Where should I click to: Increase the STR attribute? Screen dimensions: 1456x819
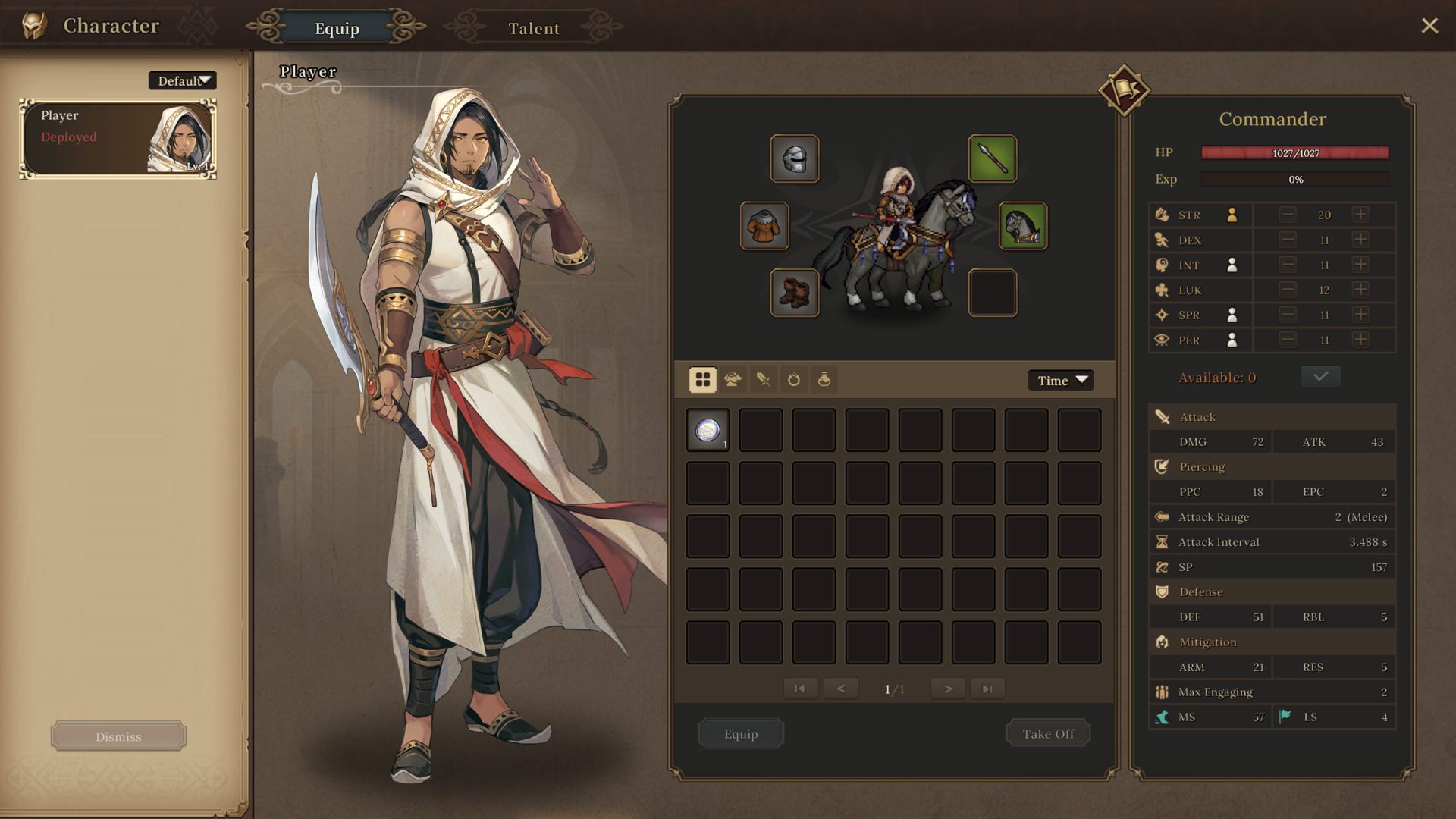(1360, 215)
